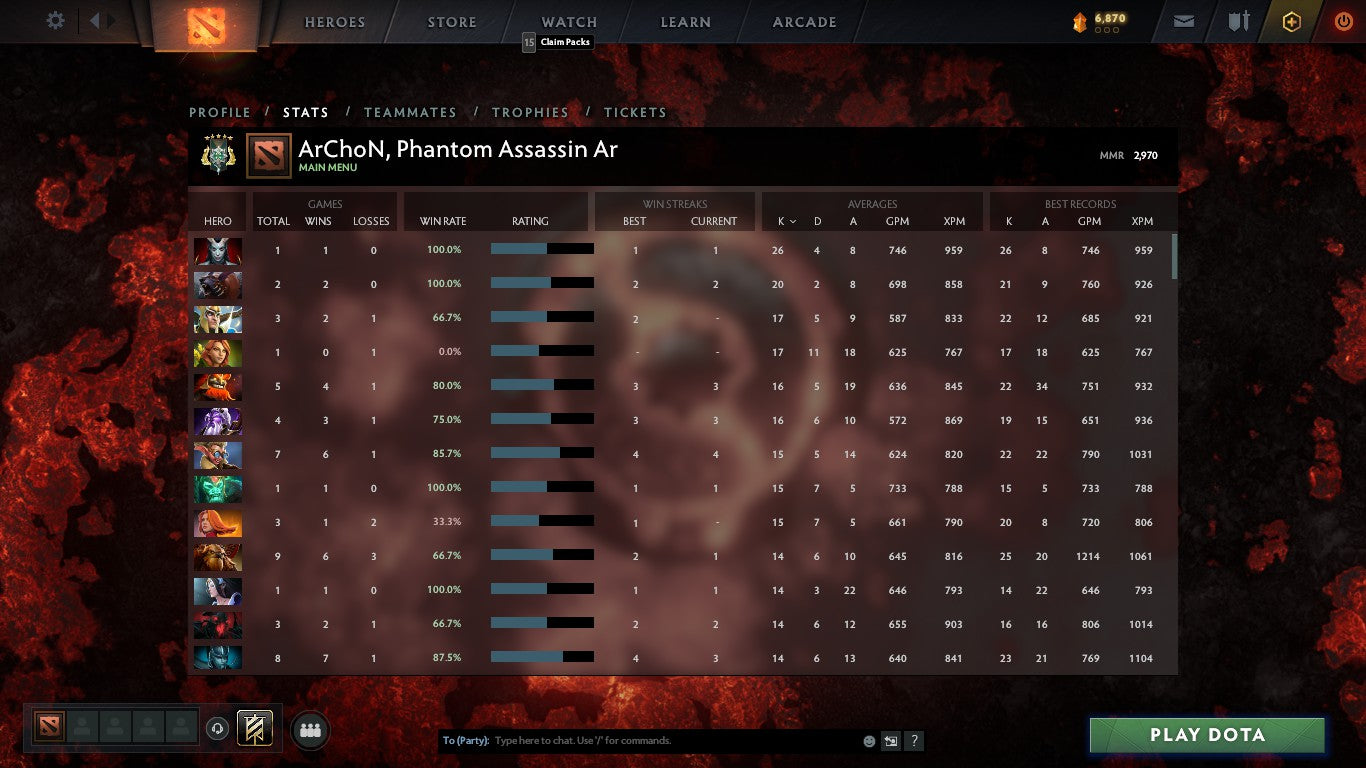Open the Armory with the shield-and-sword icon
The height and width of the screenshot is (768, 1366).
(1240, 20)
